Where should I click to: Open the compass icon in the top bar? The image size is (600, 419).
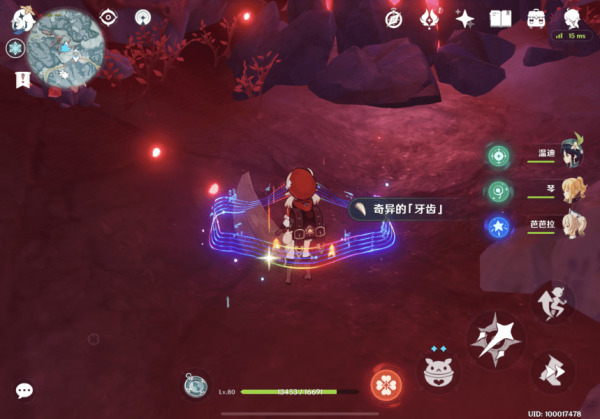[393, 18]
